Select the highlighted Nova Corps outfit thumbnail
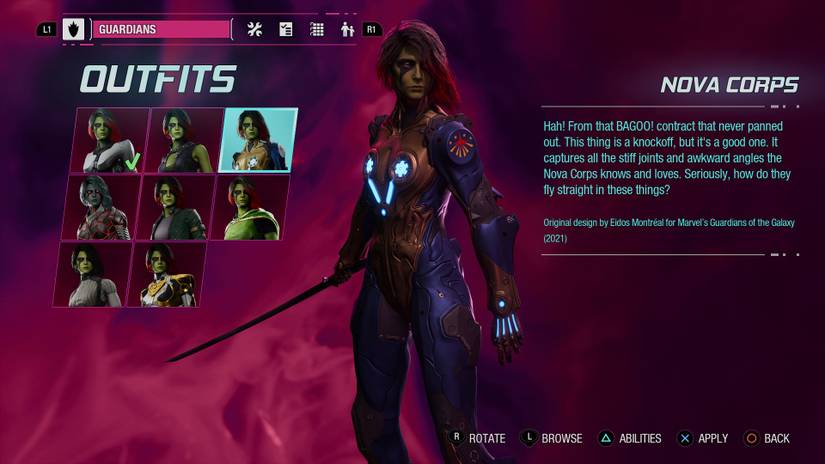The image size is (825, 464). click(259, 140)
